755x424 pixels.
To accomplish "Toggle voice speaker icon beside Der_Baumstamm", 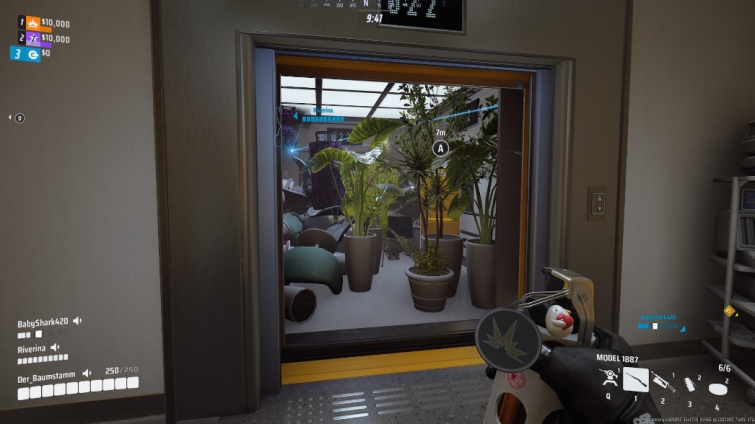I will (x=87, y=372).
